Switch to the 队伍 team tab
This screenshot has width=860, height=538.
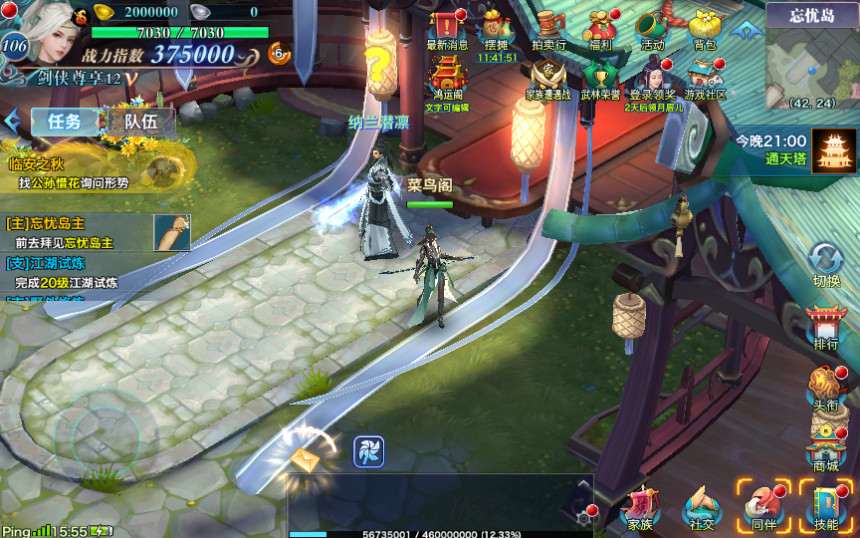141,122
